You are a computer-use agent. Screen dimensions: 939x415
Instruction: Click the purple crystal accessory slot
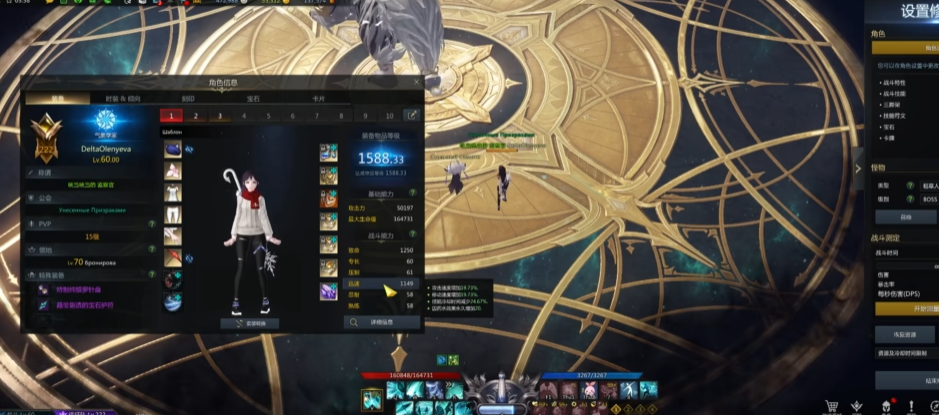pos(328,291)
